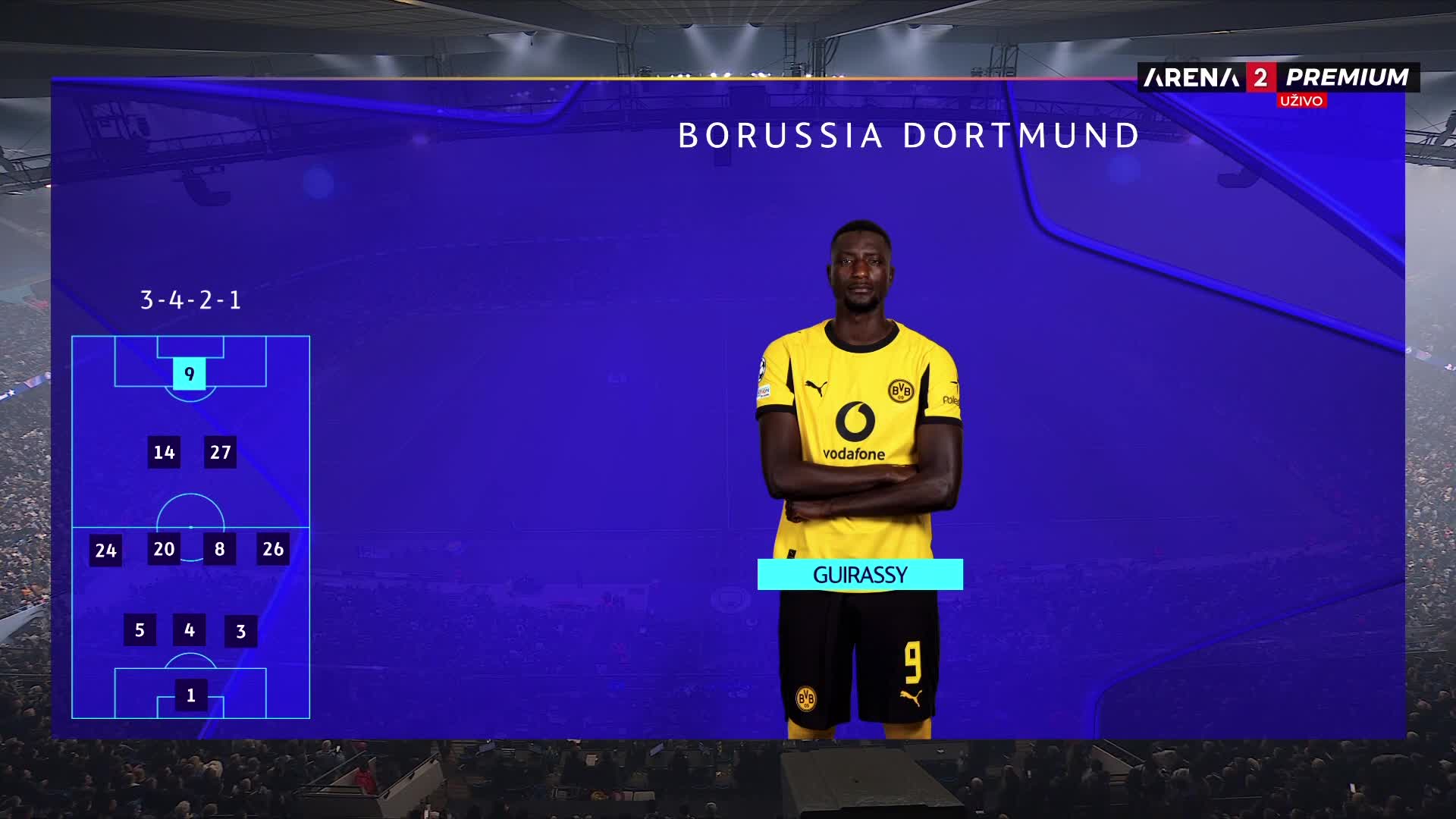Screen dimensions: 1456x819
Task: Select midfielder number 20 tile
Action: 164,549
